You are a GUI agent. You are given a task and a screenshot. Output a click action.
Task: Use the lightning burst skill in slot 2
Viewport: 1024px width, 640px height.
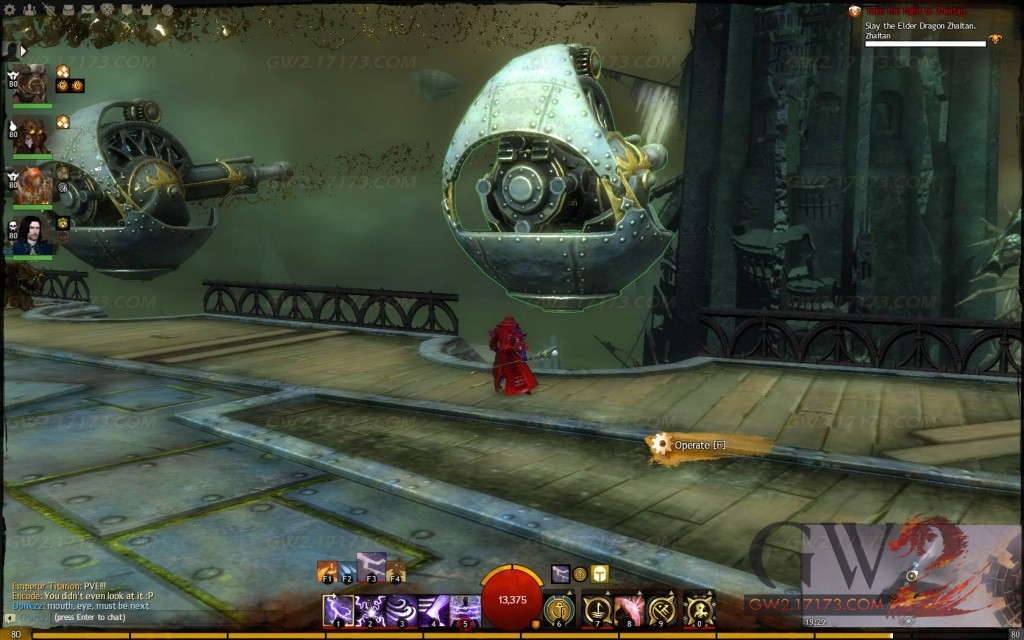370,610
